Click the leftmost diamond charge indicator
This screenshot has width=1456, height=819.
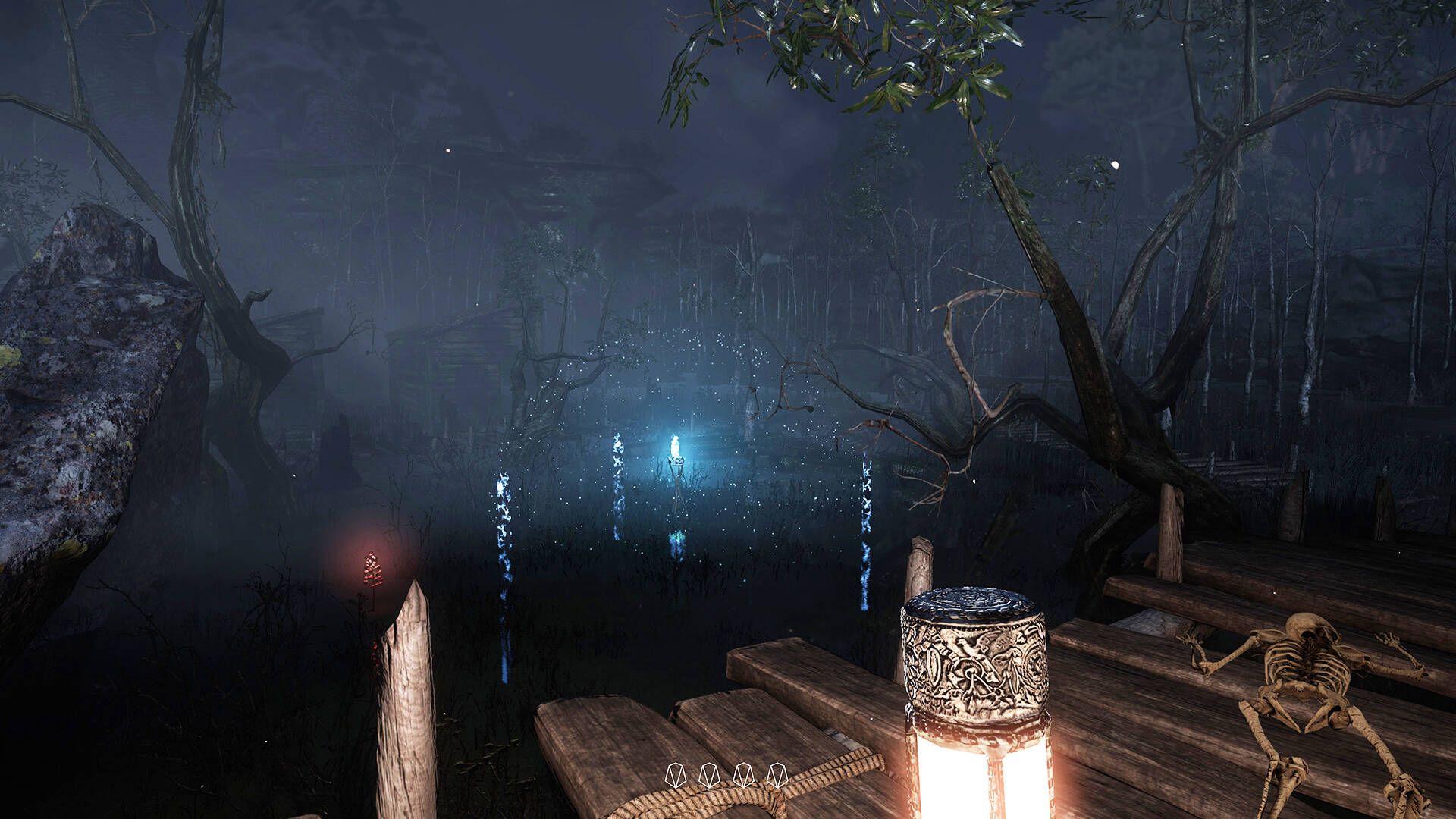pyautogui.click(x=677, y=775)
